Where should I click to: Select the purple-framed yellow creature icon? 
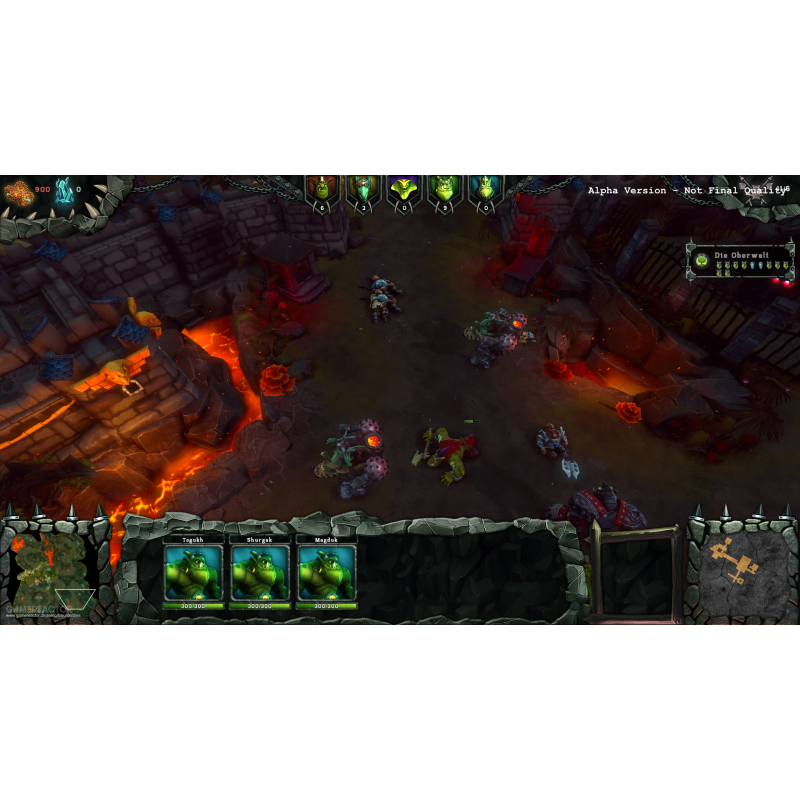click(x=403, y=188)
